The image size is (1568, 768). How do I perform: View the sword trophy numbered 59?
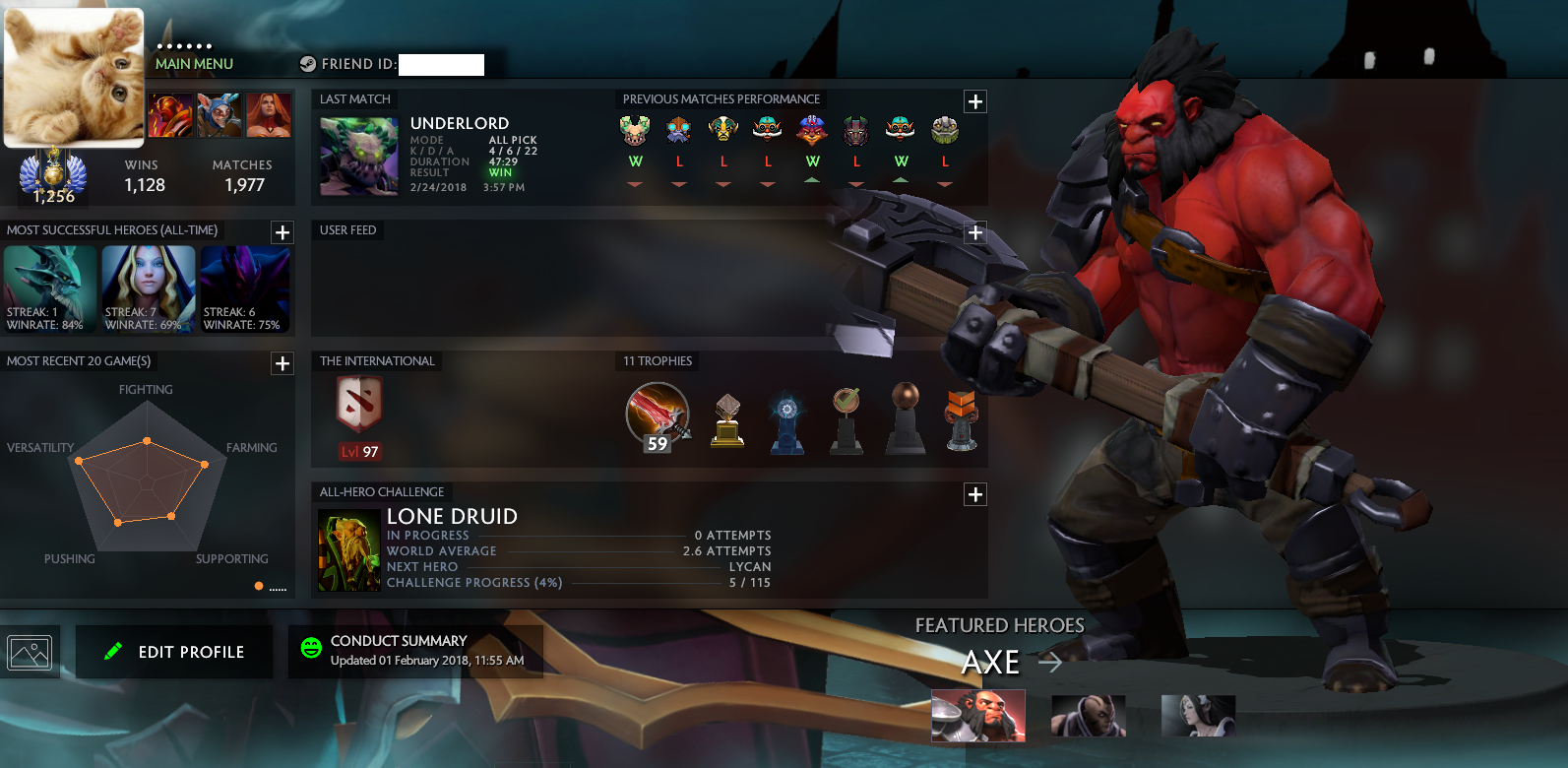tap(658, 416)
